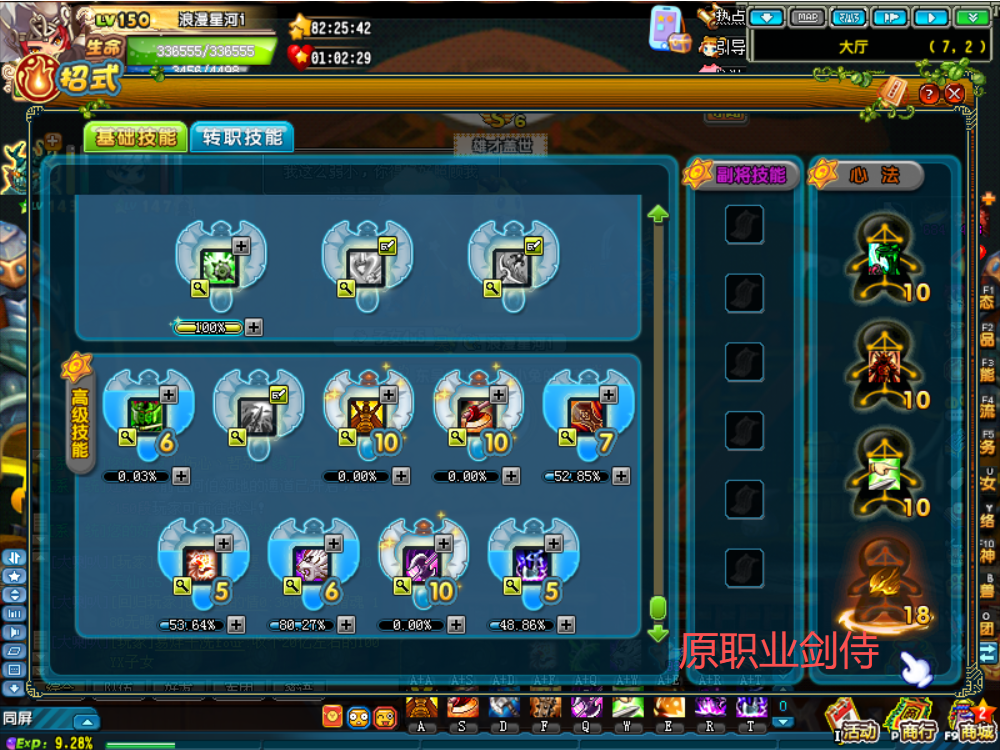This screenshot has width=1000, height=750.
Task: Click the 同屏 button at bottom left
Action: pos(18,719)
